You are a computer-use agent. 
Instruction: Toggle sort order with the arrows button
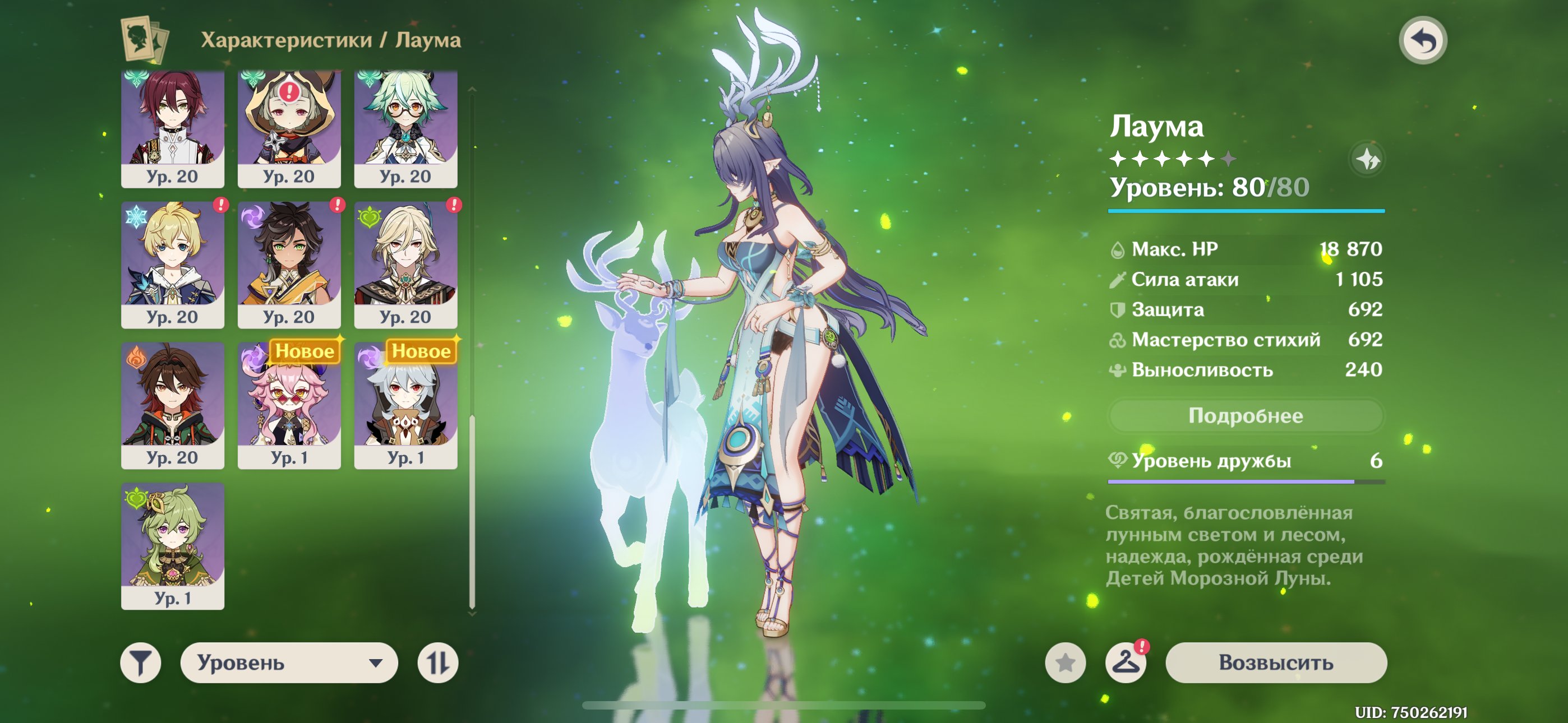437,662
